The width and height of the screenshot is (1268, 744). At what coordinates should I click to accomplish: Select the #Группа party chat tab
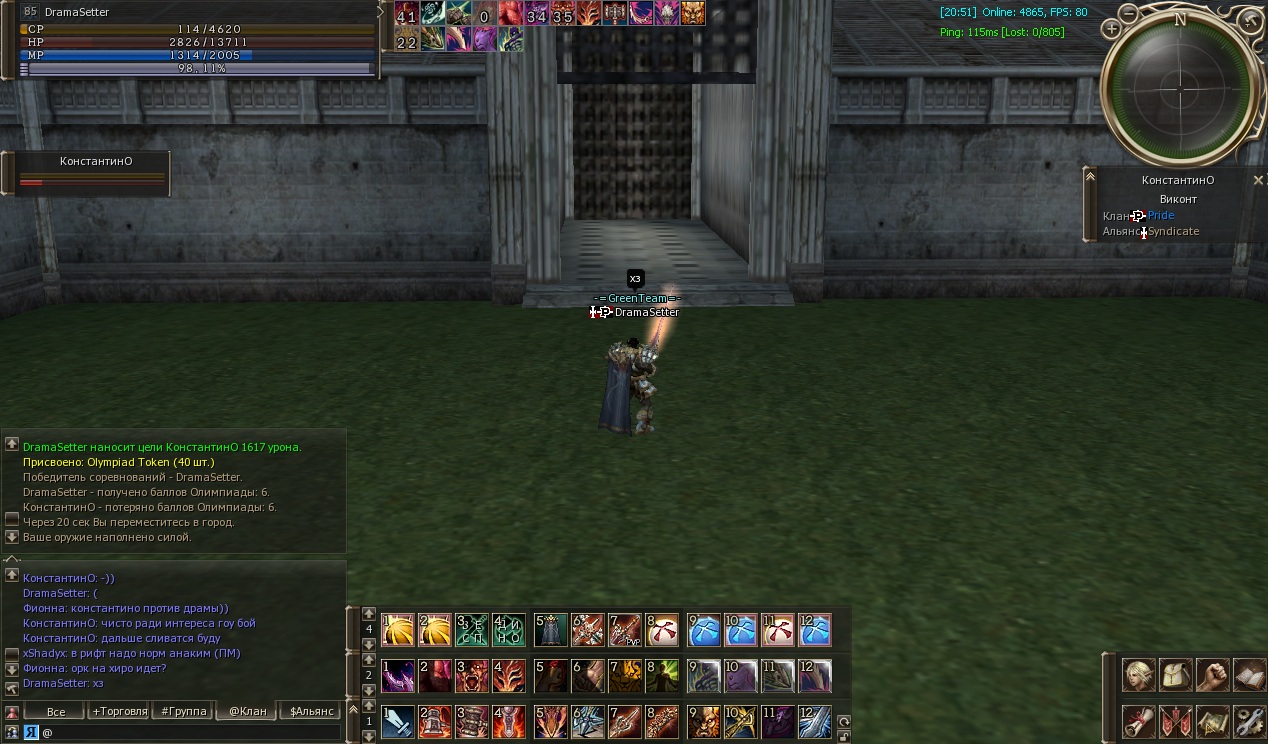(x=184, y=711)
